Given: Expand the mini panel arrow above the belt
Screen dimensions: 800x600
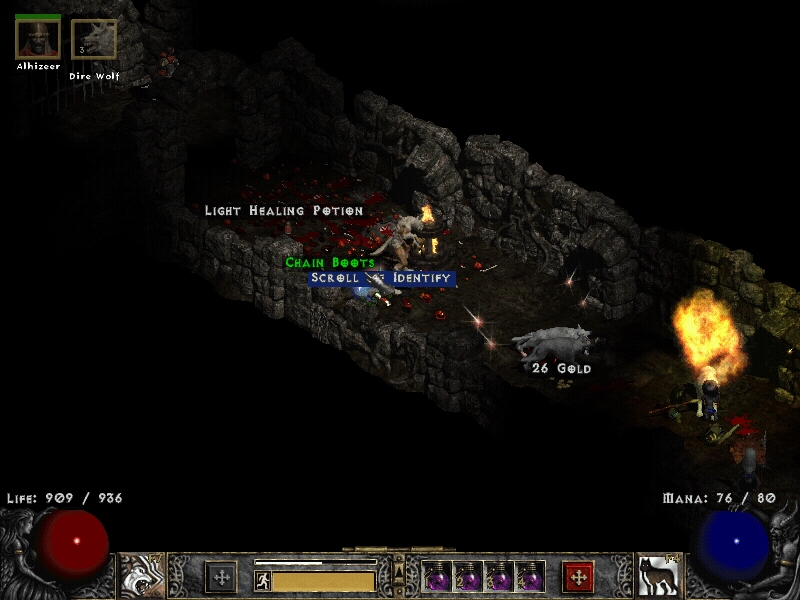Looking at the screenshot, I should 399,567.
